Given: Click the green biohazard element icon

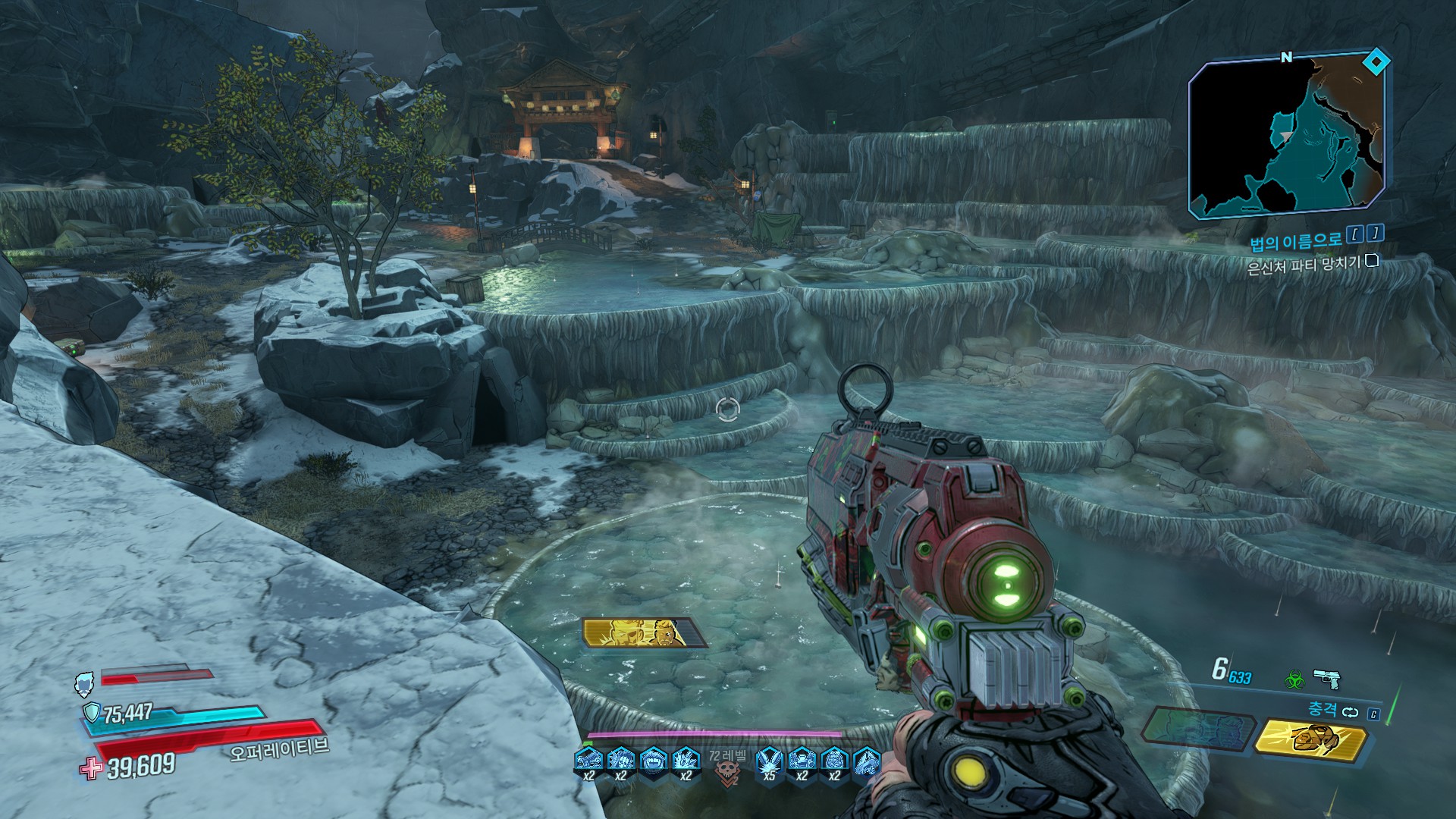Looking at the screenshot, I should coord(1293,679).
